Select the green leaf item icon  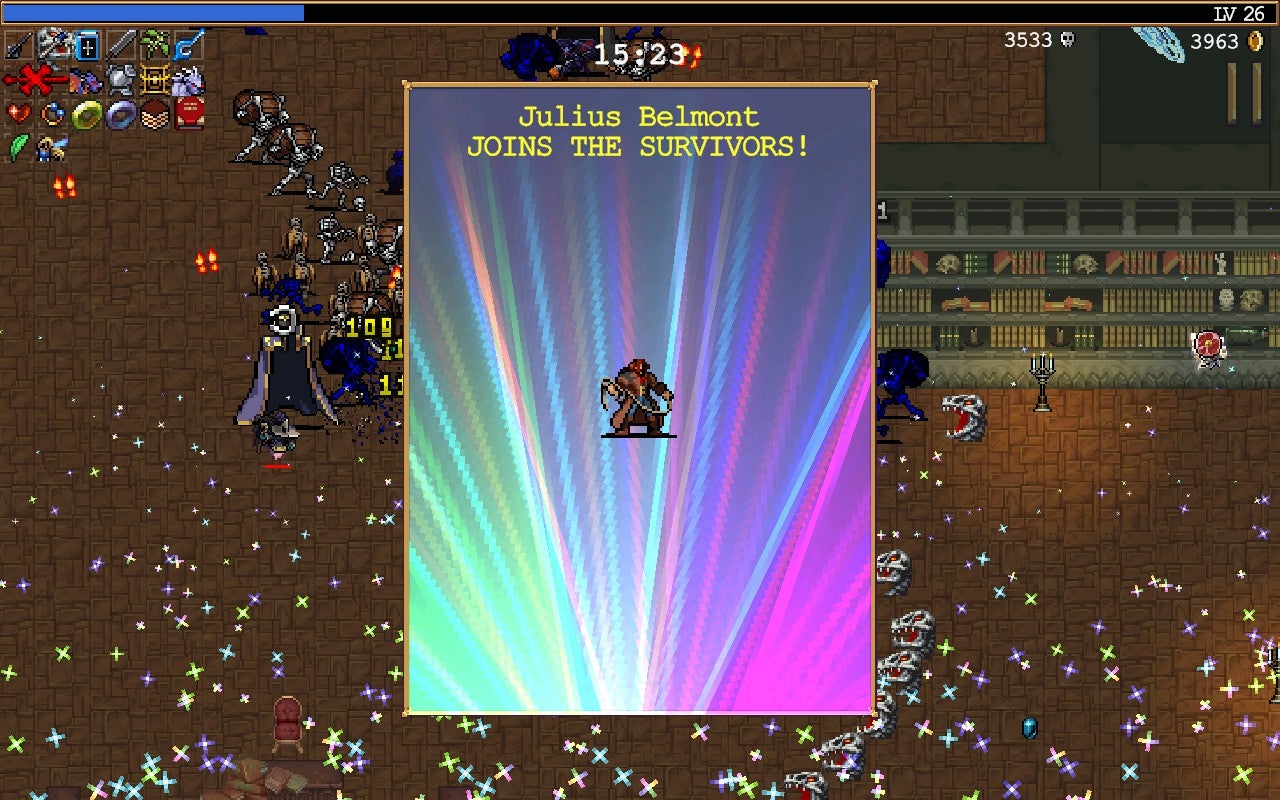(18, 147)
